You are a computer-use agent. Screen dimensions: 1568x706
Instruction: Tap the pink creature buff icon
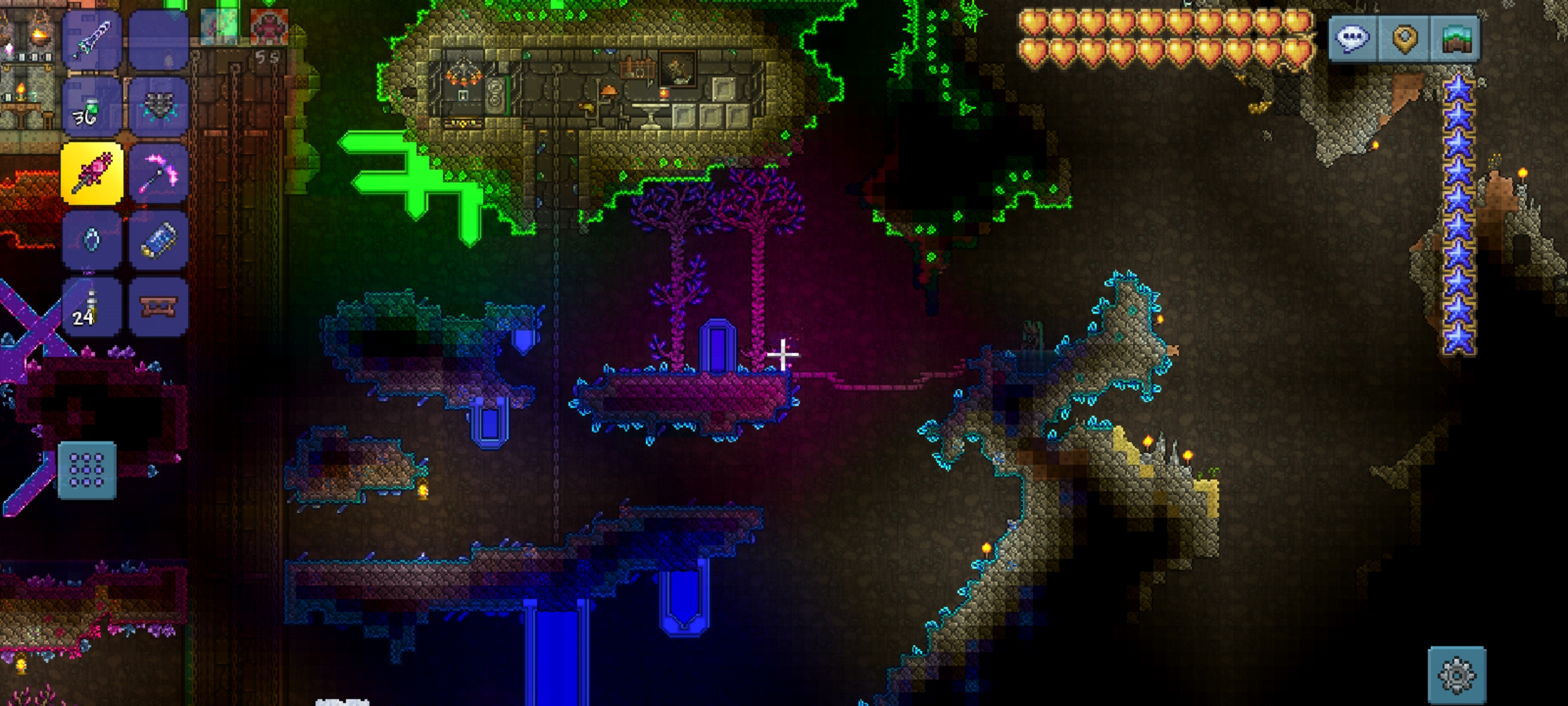[x=269, y=26]
